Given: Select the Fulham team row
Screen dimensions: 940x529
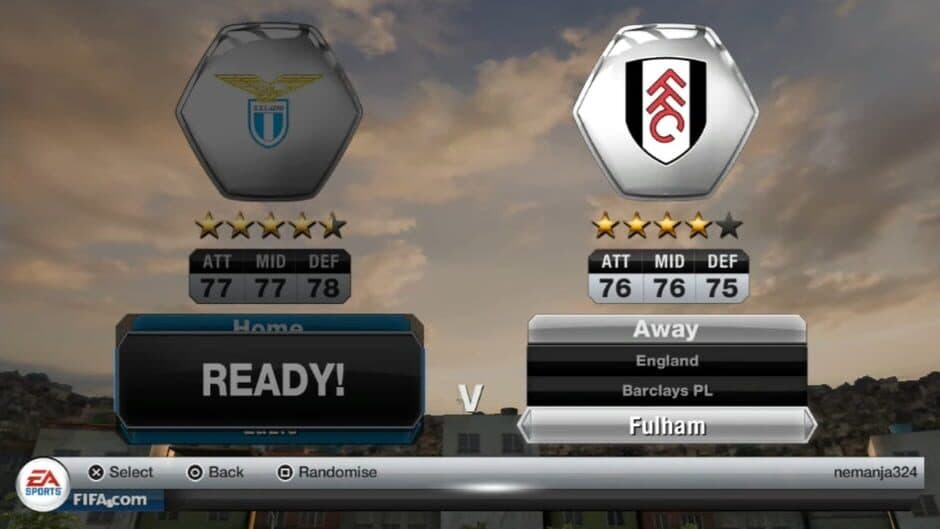Looking at the screenshot, I should coord(666,426).
